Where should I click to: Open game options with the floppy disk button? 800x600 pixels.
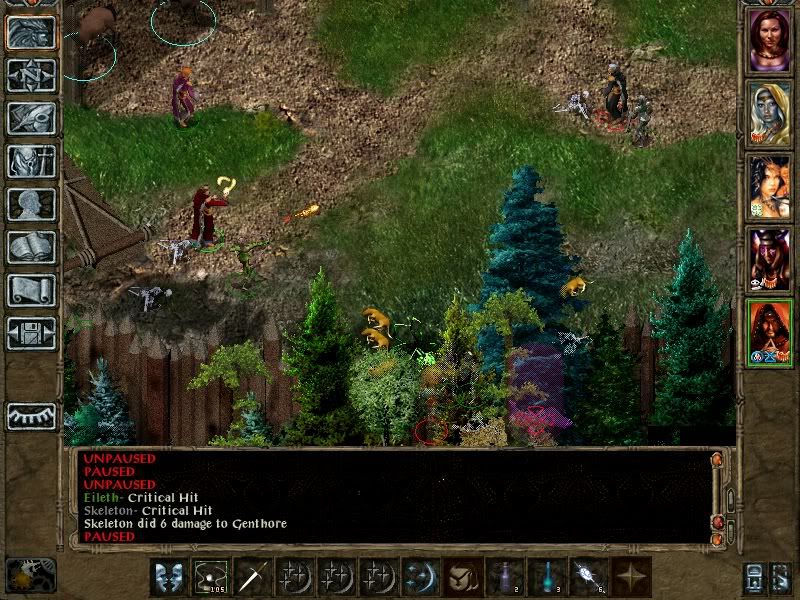[31, 333]
